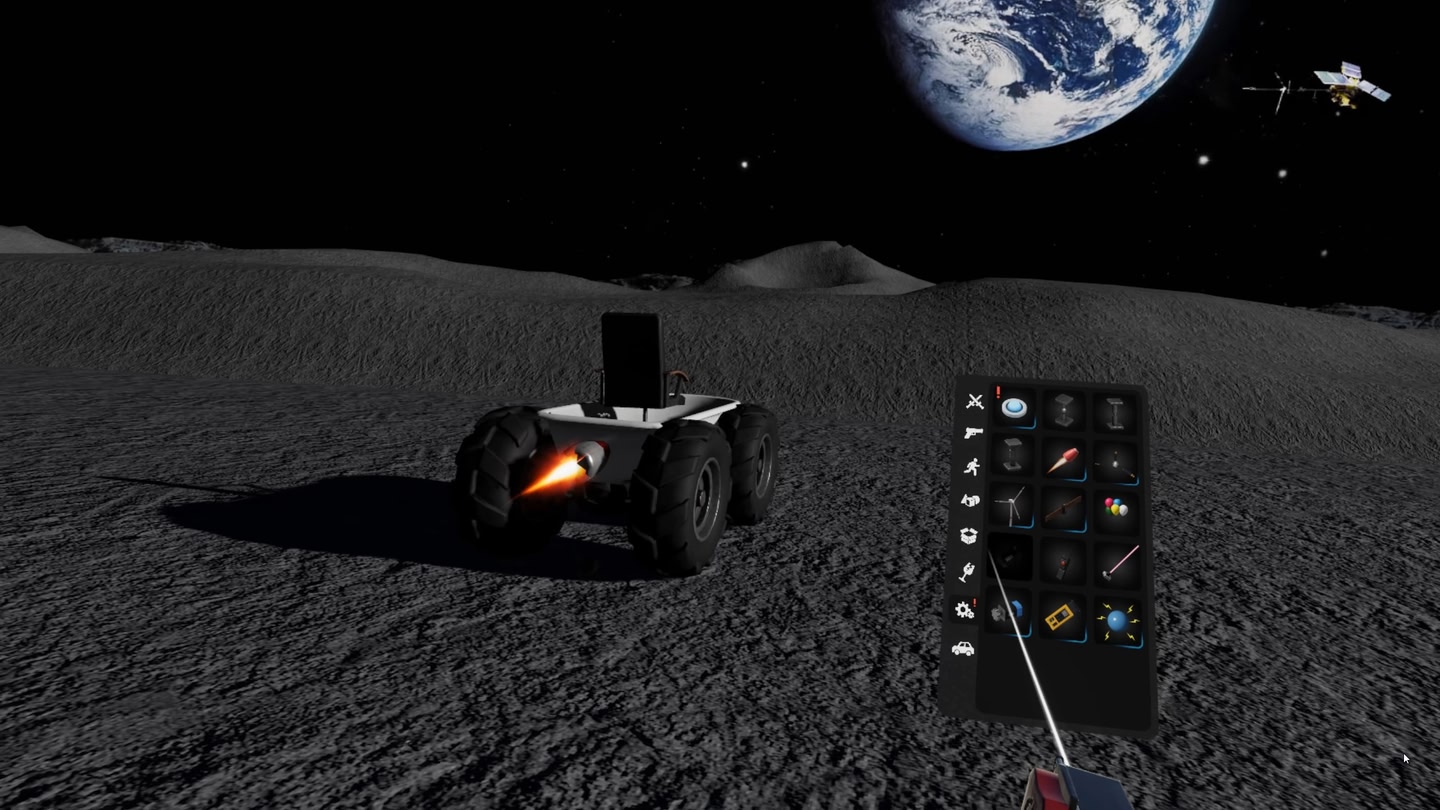
Task: Open the melee weapons category
Action: tap(975, 399)
